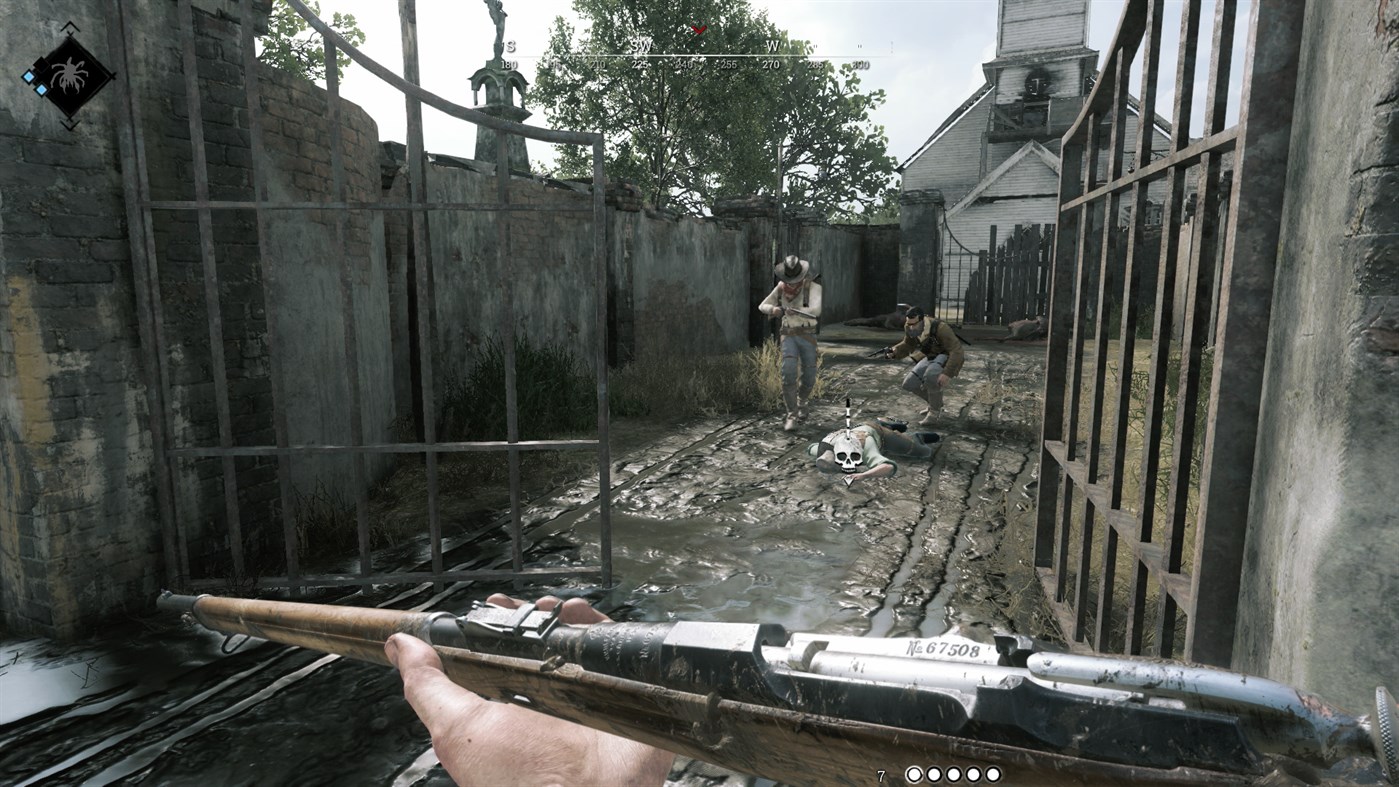
Task: Expand the 180 degree compass tick
Action: [511, 63]
